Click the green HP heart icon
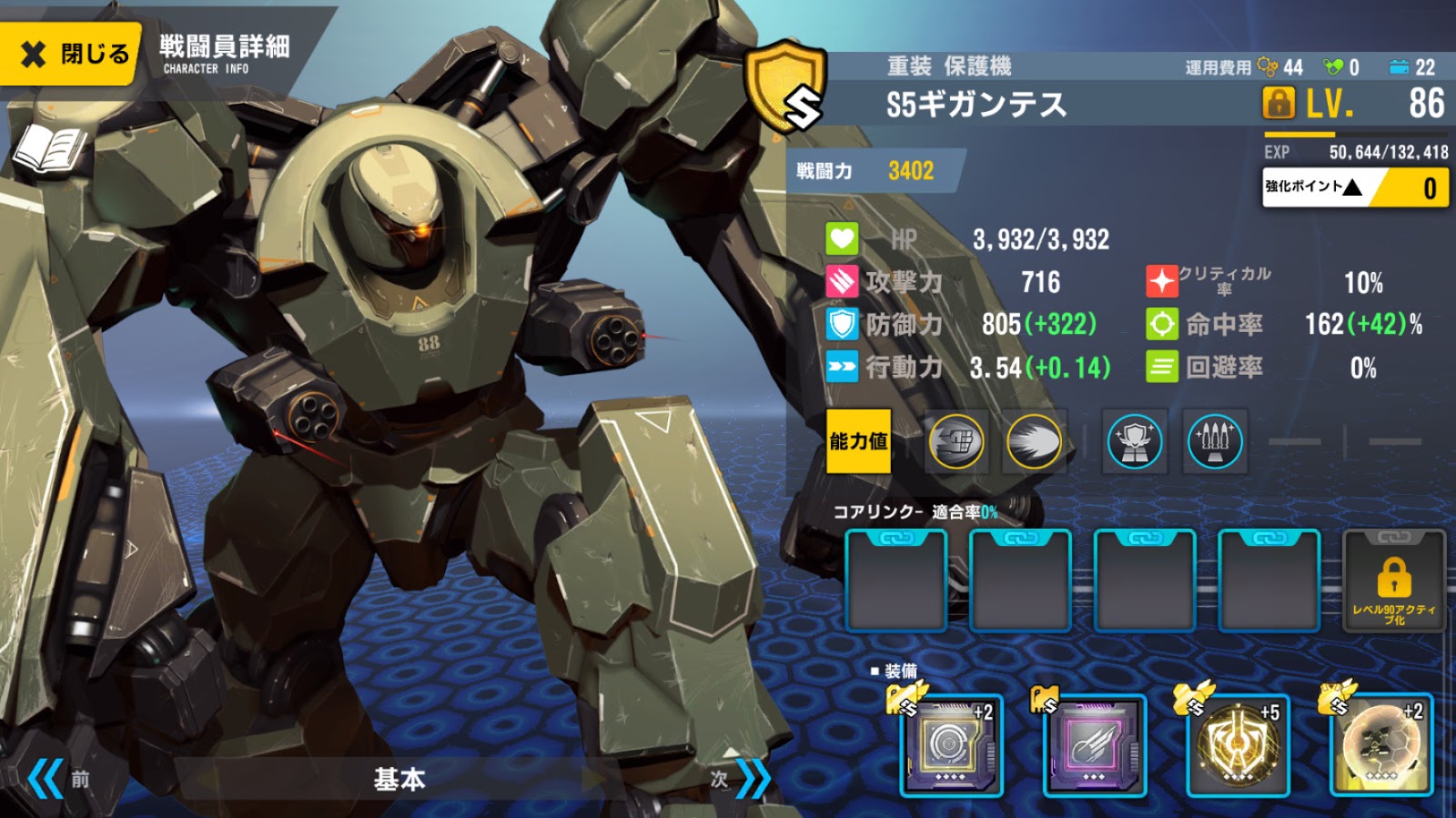Screen dimensions: 1456x818 (842, 238)
